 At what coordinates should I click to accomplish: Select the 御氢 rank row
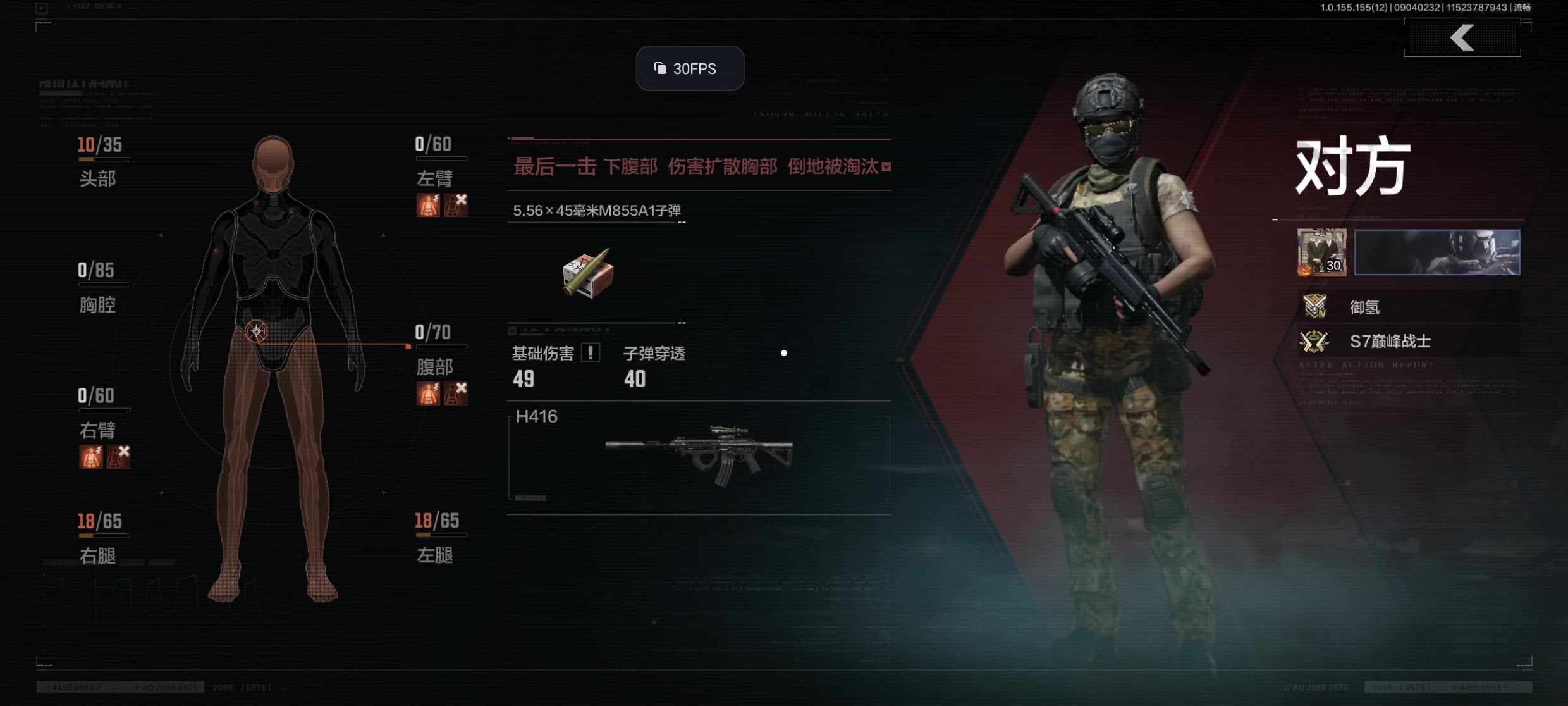1409,307
